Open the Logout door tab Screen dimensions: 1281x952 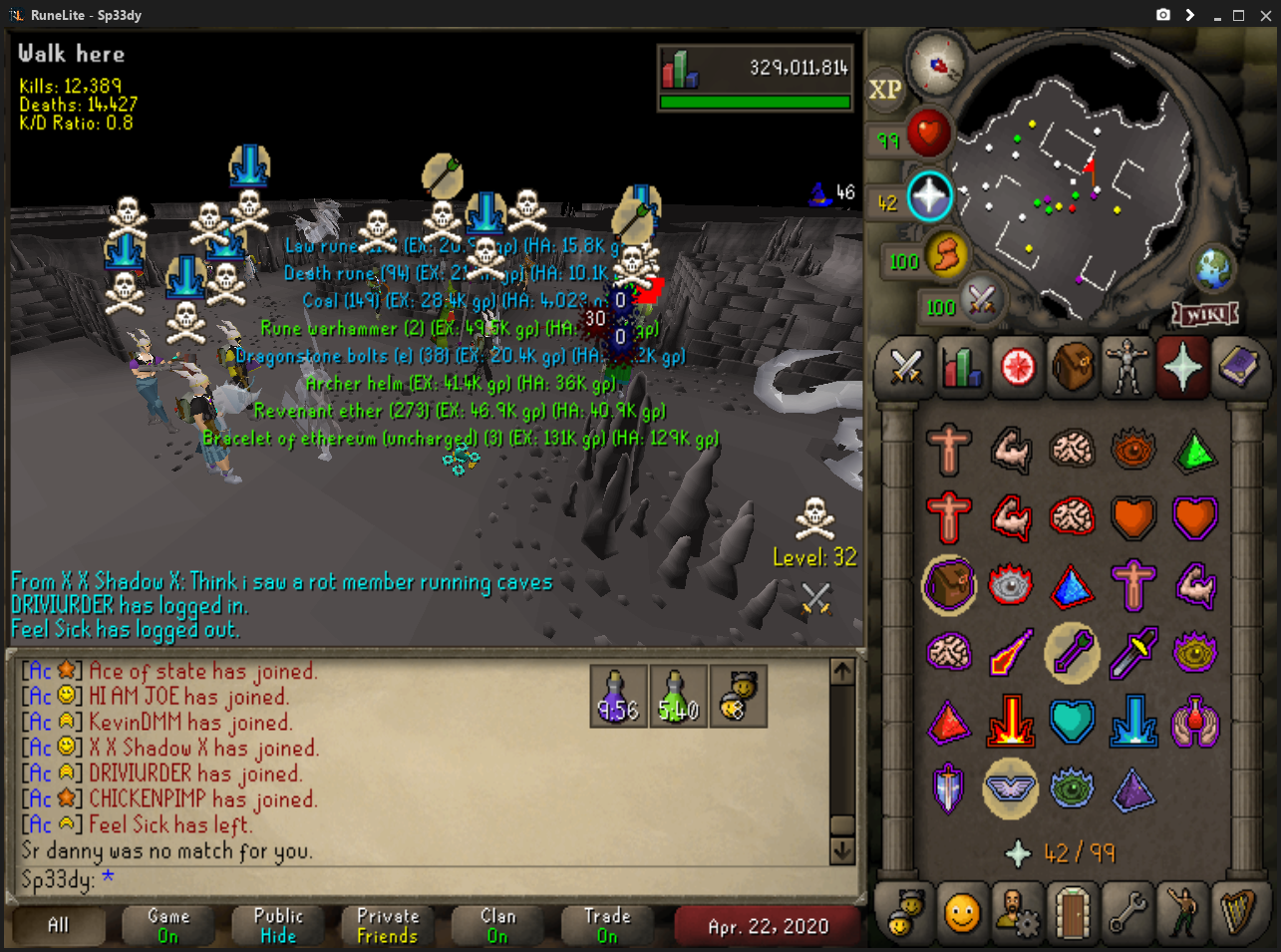point(1073,912)
